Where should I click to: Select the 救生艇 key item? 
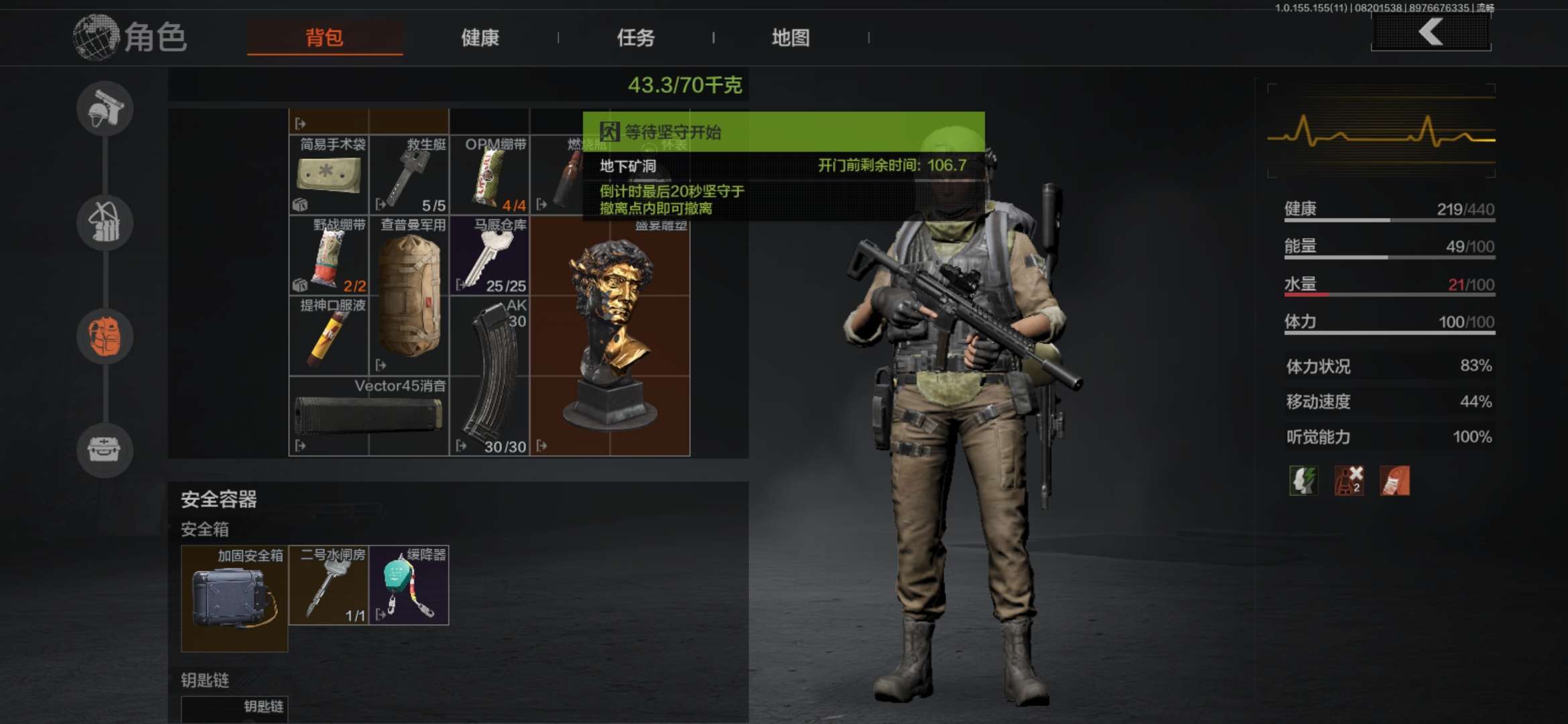coord(409,175)
